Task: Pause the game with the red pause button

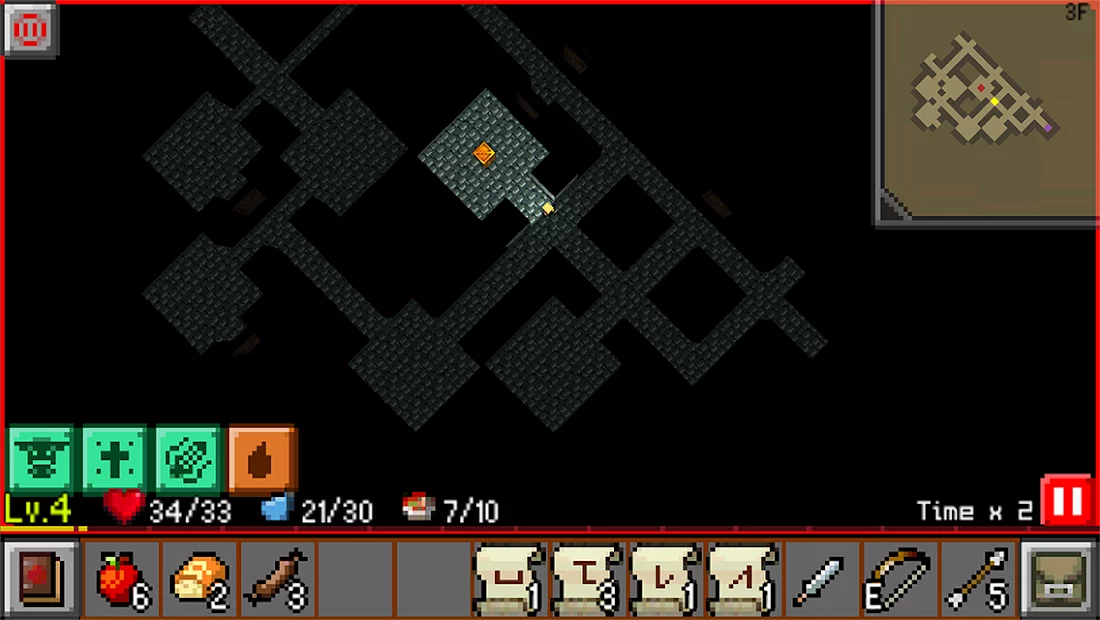Action: (x=1067, y=502)
